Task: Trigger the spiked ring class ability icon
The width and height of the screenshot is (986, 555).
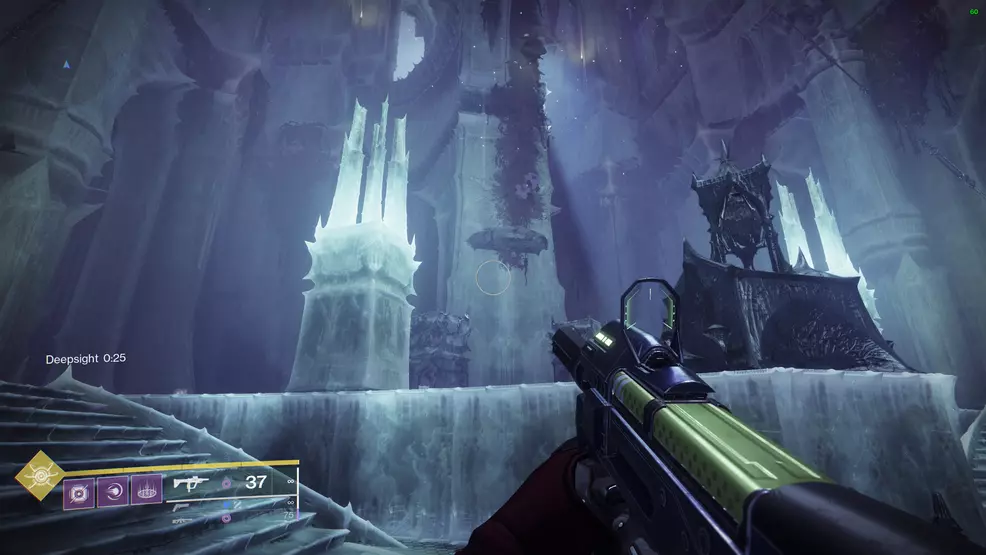Action: coord(146,490)
